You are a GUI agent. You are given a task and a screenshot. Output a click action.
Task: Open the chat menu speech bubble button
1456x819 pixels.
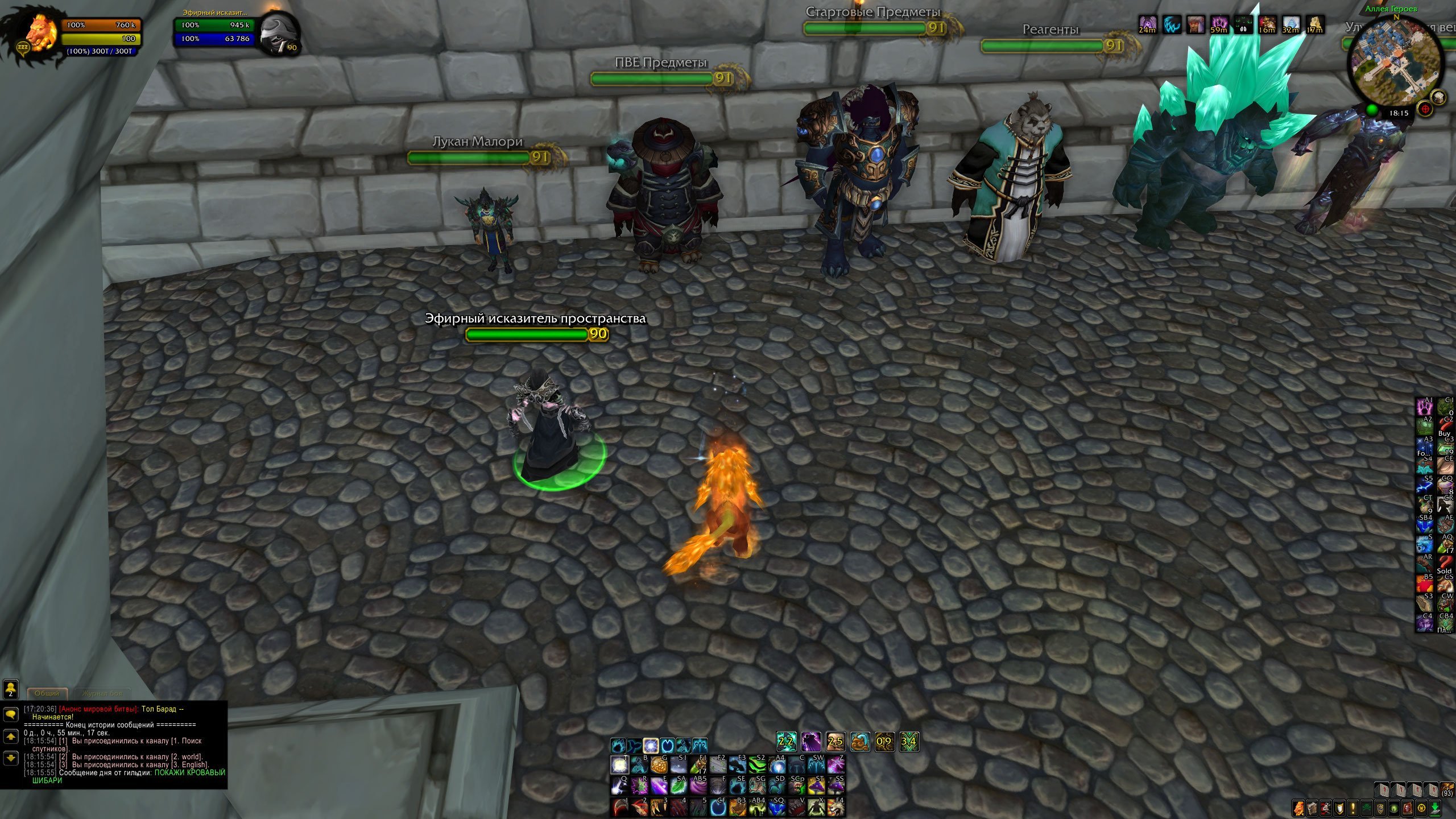(11, 714)
